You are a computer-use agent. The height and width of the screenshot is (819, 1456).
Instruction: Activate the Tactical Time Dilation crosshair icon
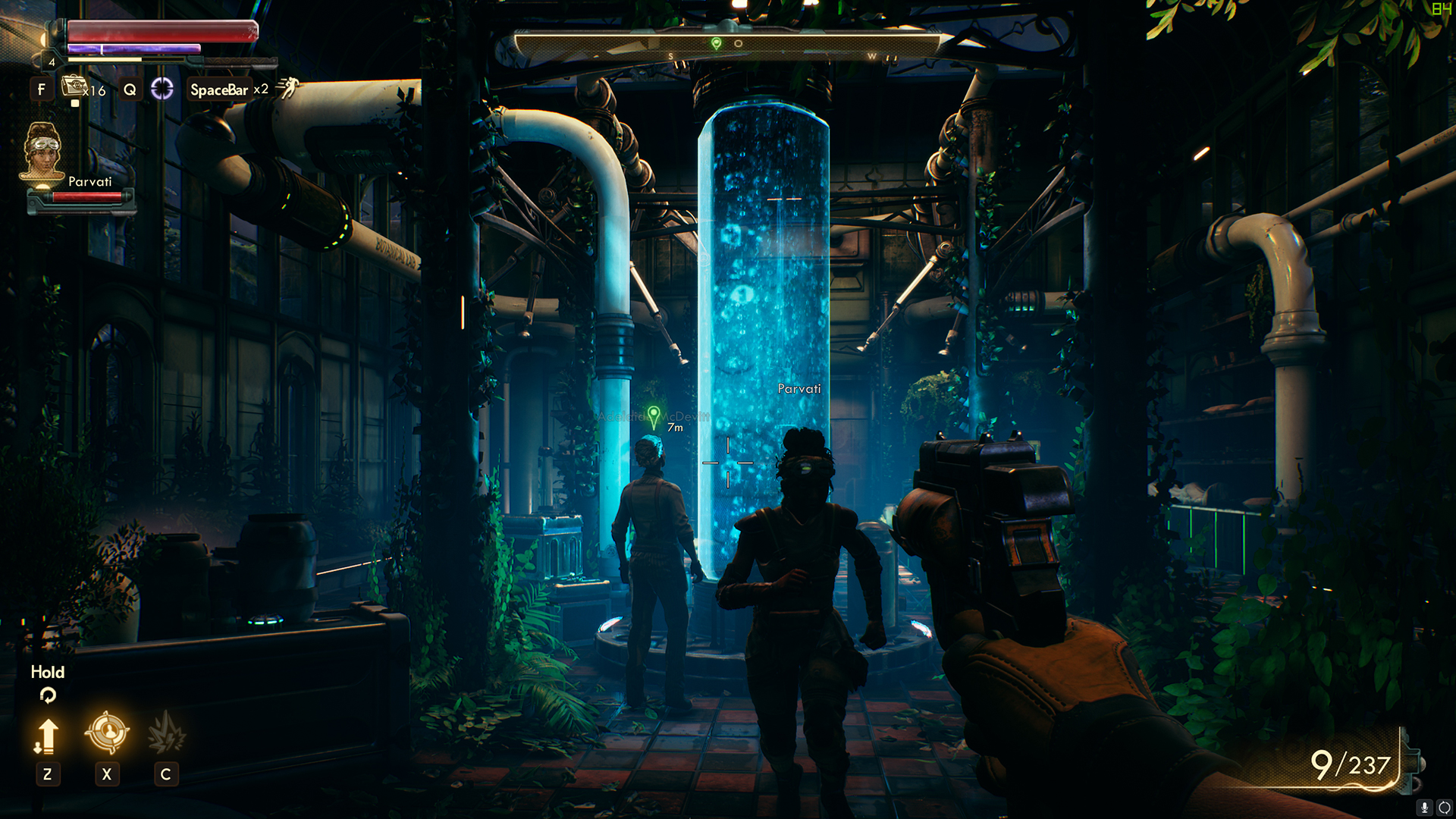[162, 89]
